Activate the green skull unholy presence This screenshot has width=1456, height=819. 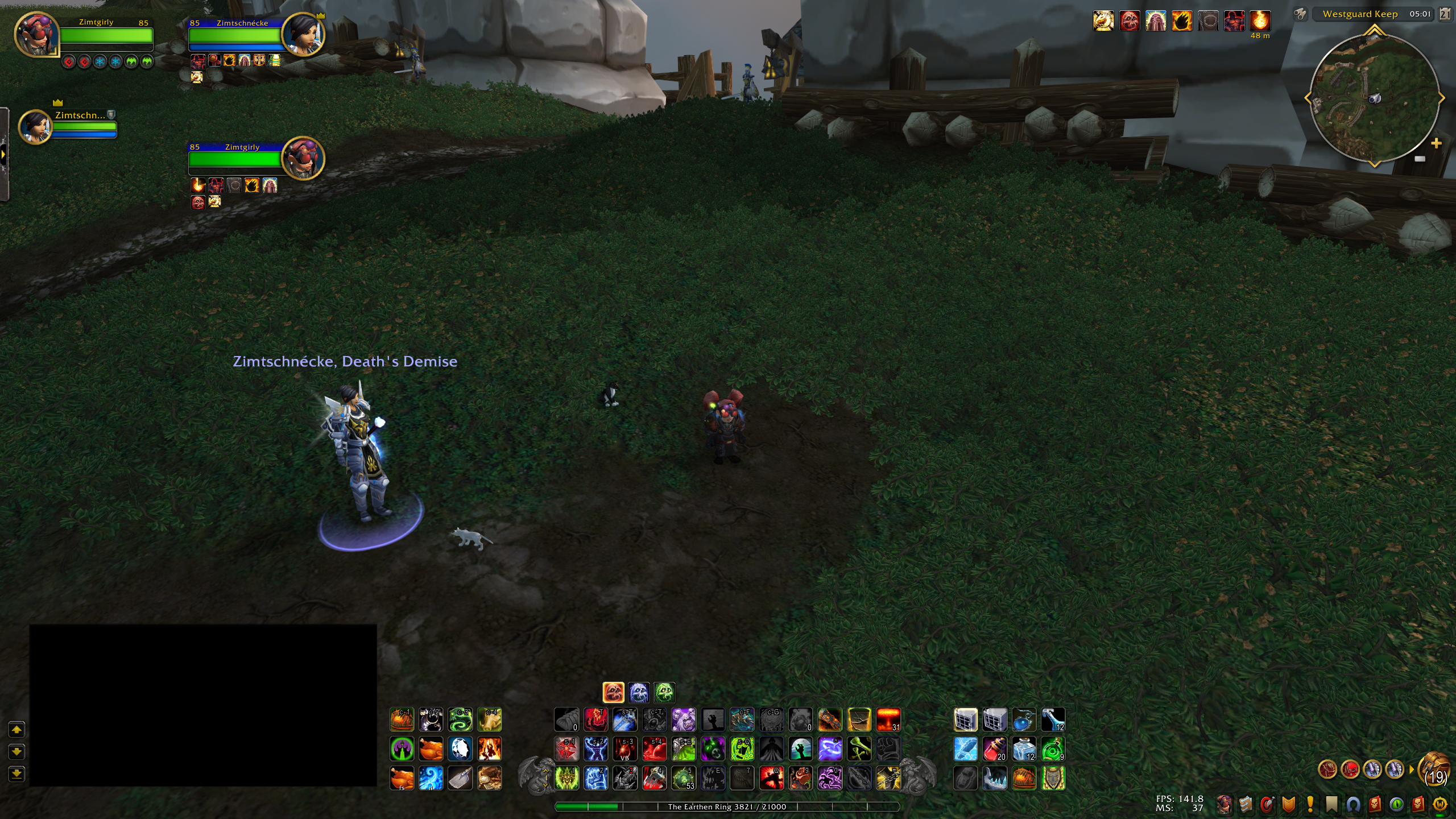664,693
